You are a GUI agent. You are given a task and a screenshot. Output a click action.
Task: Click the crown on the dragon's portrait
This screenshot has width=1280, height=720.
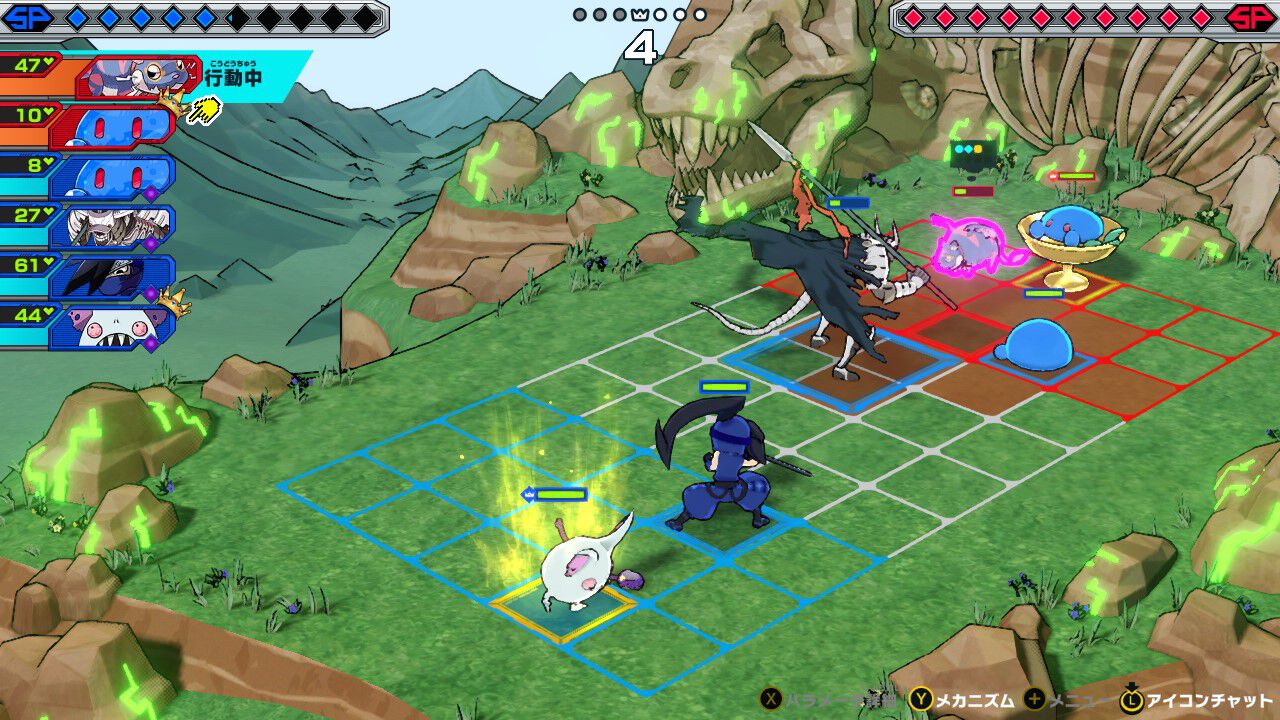(x=171, y=102)
